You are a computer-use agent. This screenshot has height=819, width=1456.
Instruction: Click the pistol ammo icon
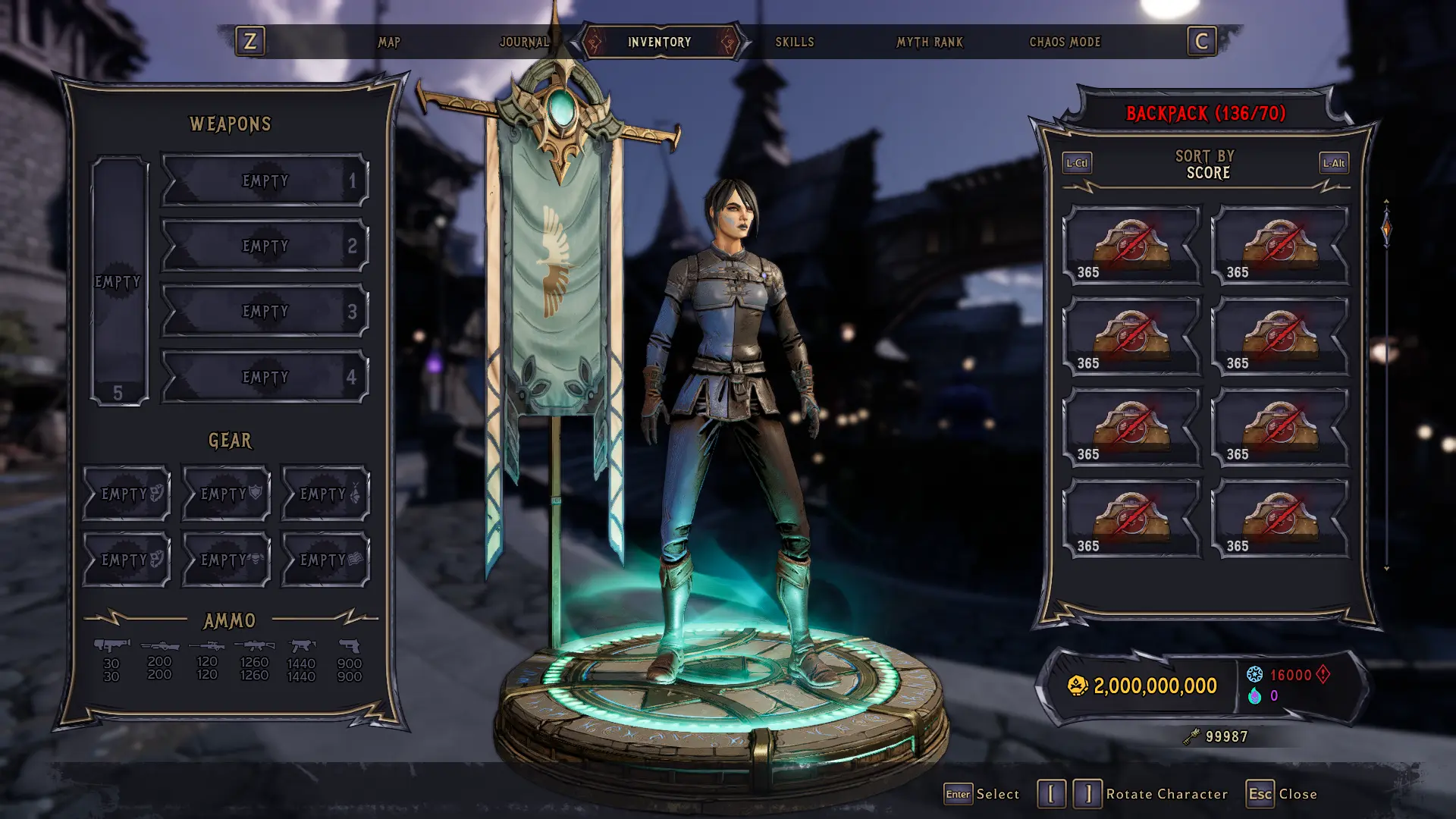(349, 646)
